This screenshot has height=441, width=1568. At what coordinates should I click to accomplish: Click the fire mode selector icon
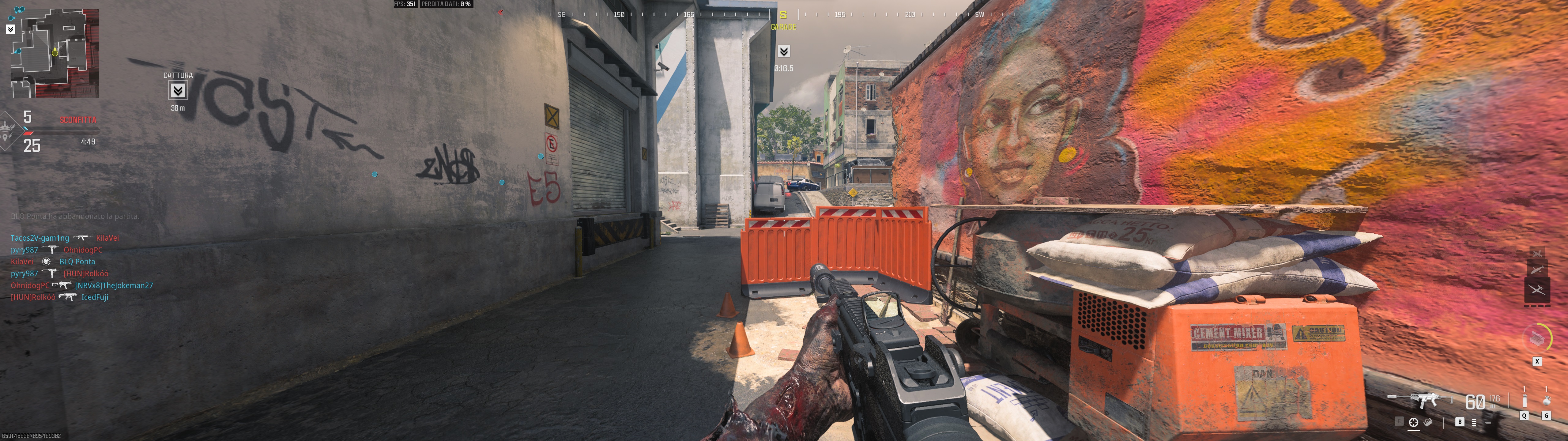pos(1474,422)
